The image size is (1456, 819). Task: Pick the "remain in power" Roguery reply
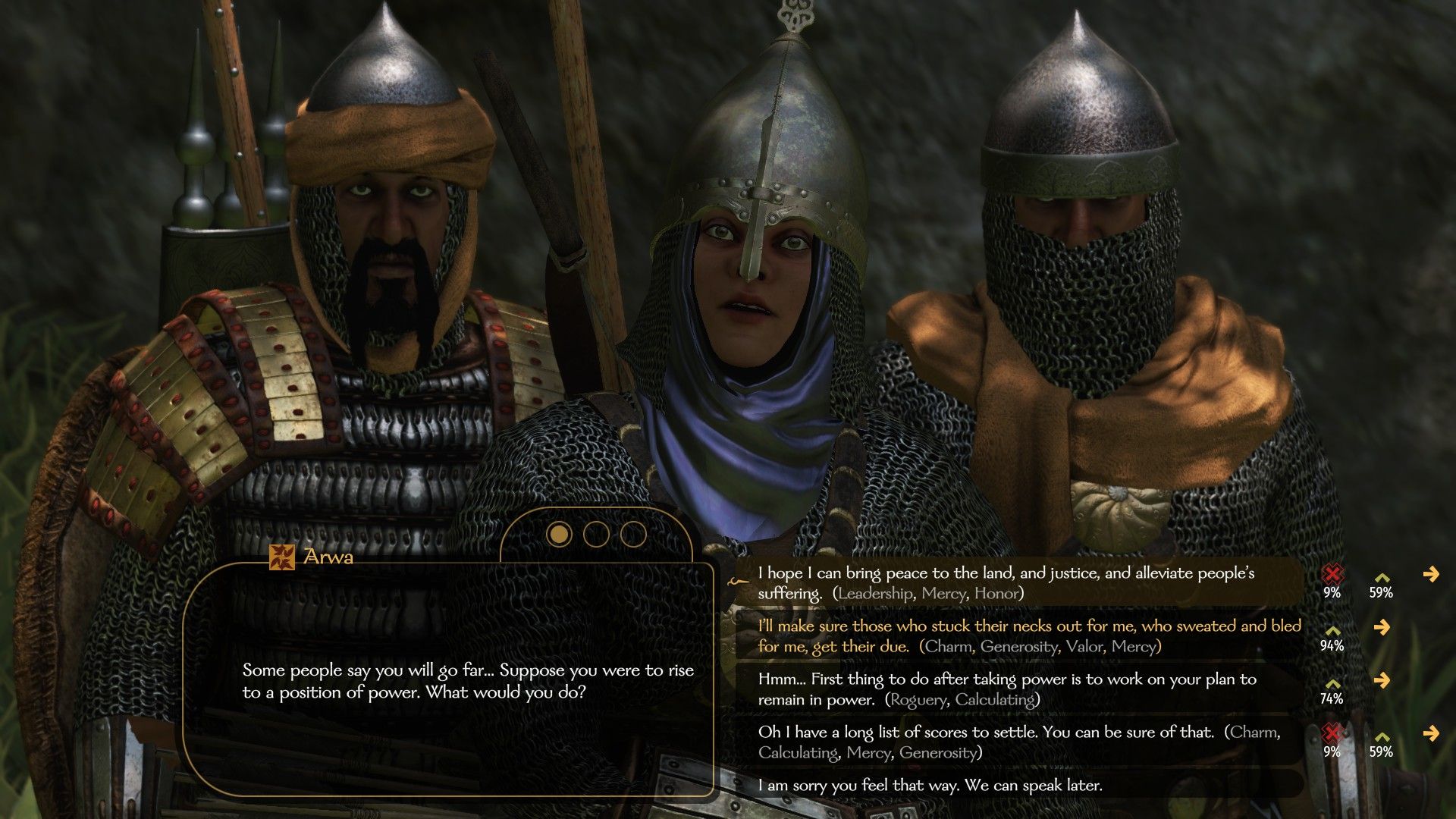click(x=1006, y=689)
